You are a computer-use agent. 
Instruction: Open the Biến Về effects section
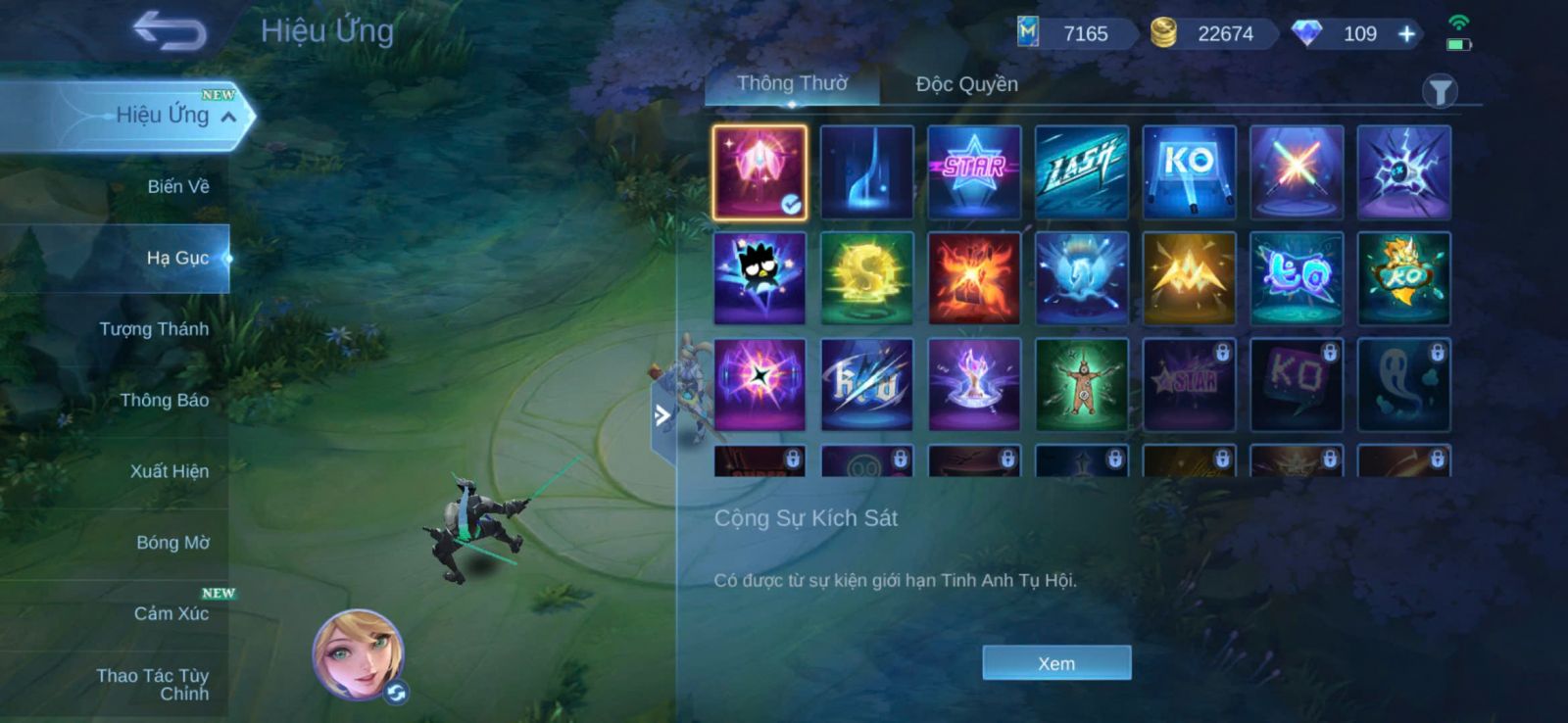click(x=177, y=186)
